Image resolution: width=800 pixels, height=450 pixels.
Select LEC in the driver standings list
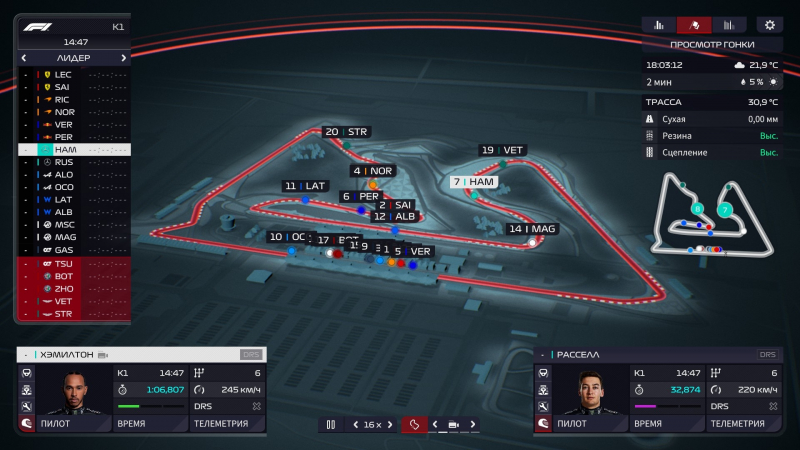[x=63, y=74]
